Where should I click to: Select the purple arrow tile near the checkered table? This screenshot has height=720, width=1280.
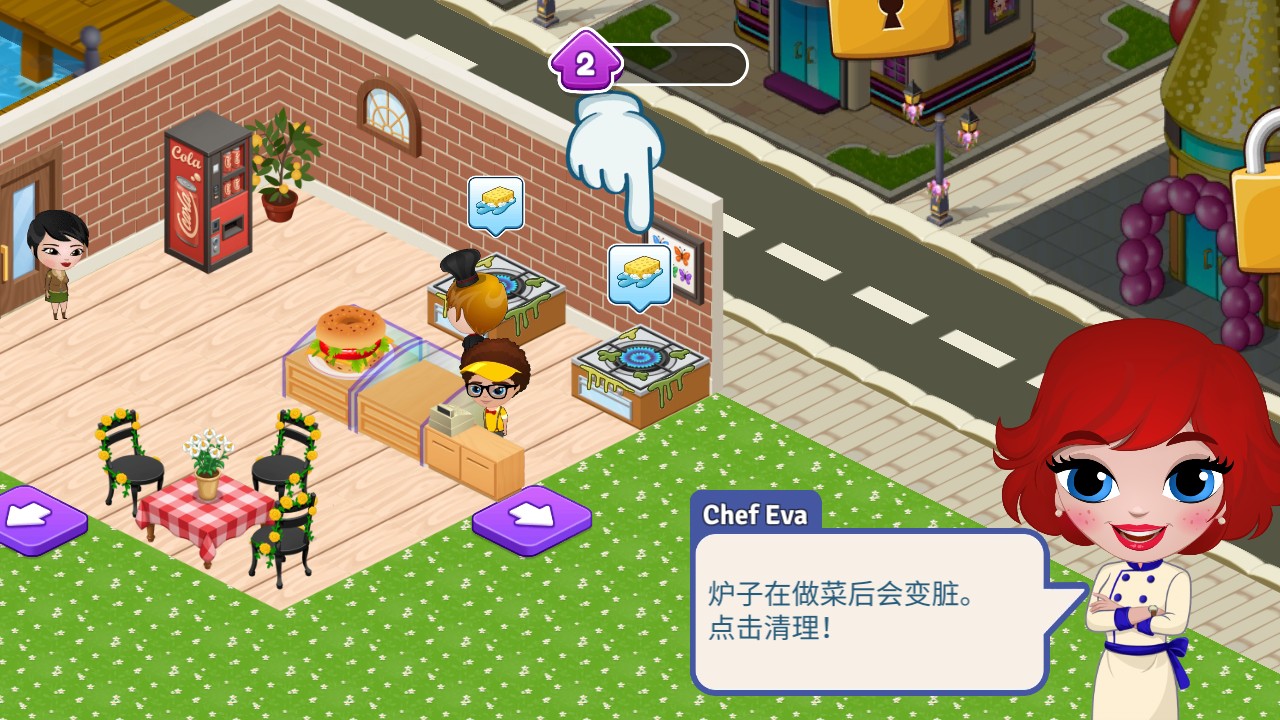tap(36, 518)
